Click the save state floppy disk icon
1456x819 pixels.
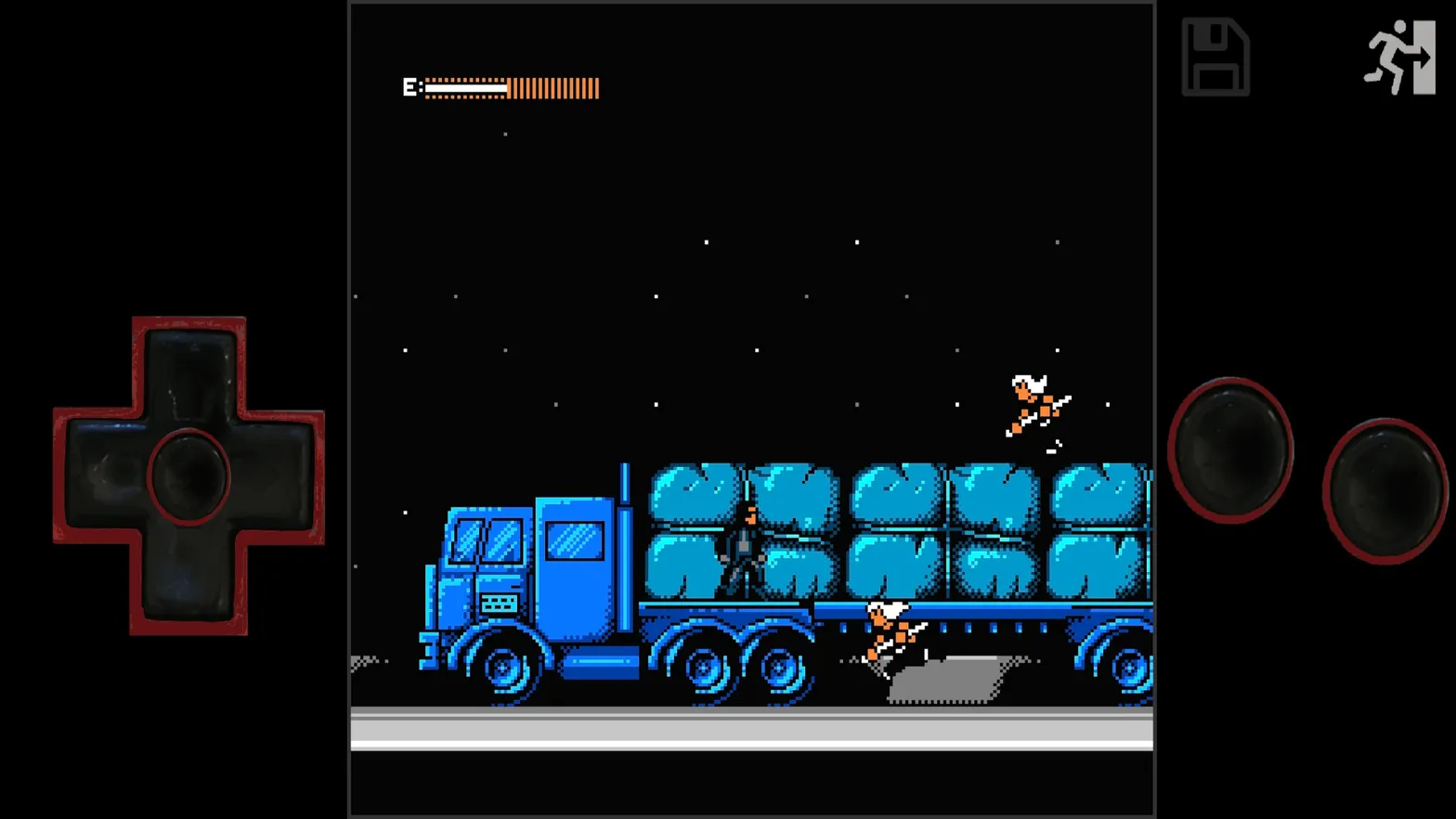coord(1216,58)
